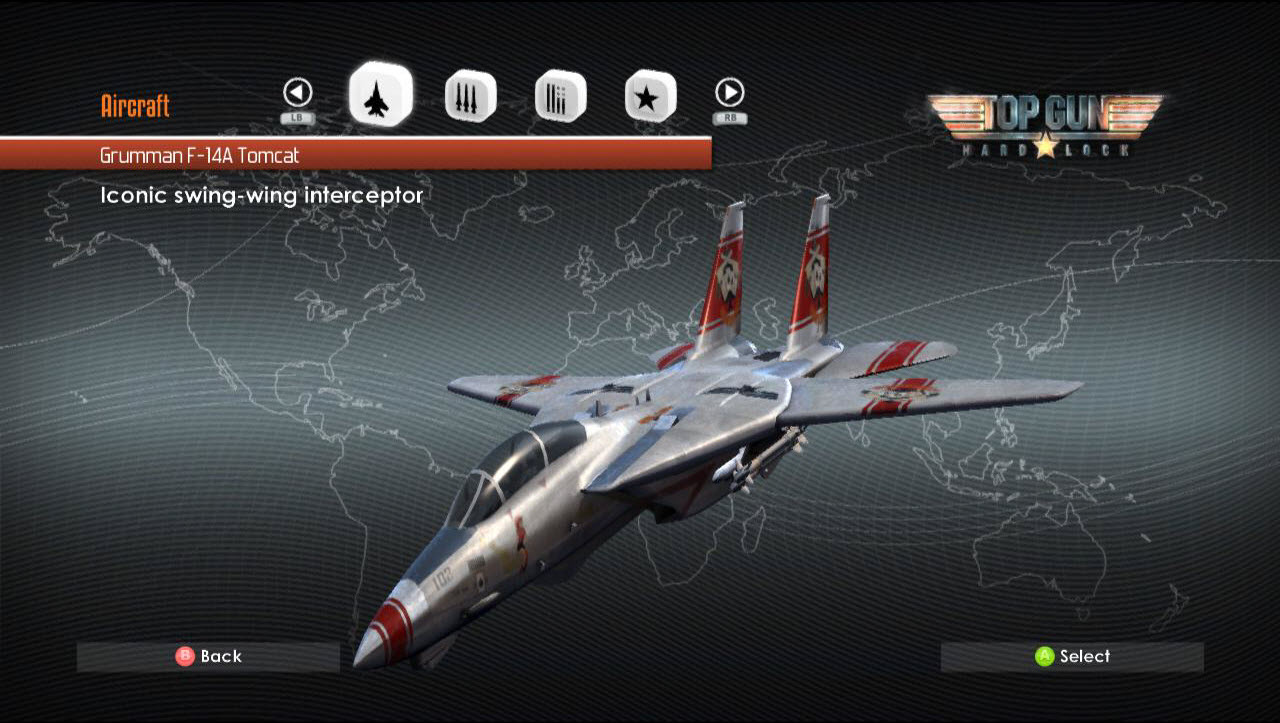Open the striped bars and dots tab
Image resolution: width=1280 pixels, height=723 pixels.
point(560,97)
